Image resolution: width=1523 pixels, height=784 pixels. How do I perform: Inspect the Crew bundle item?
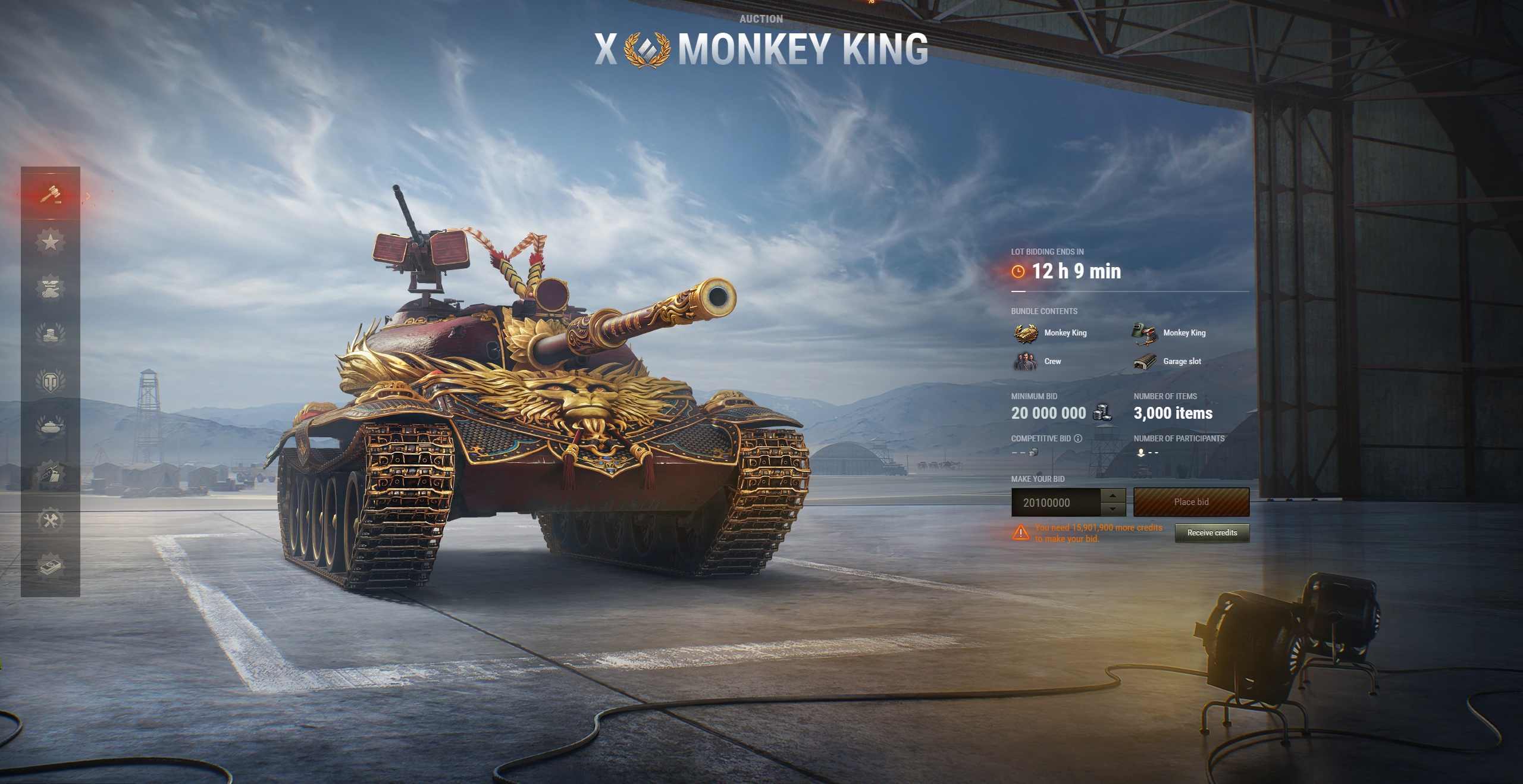click(1039, 361)
